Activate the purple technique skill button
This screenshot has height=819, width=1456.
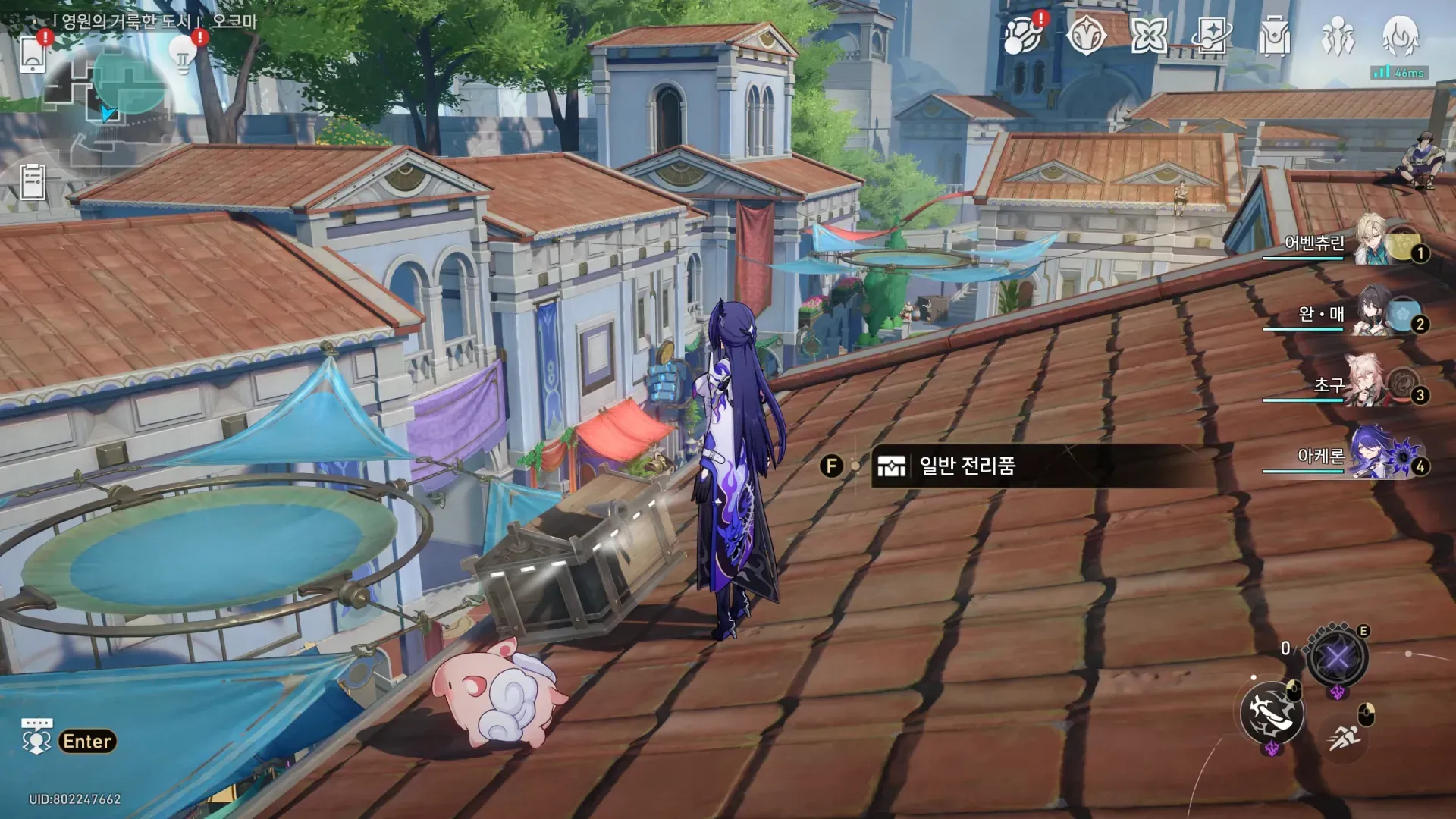[1337, 657]
